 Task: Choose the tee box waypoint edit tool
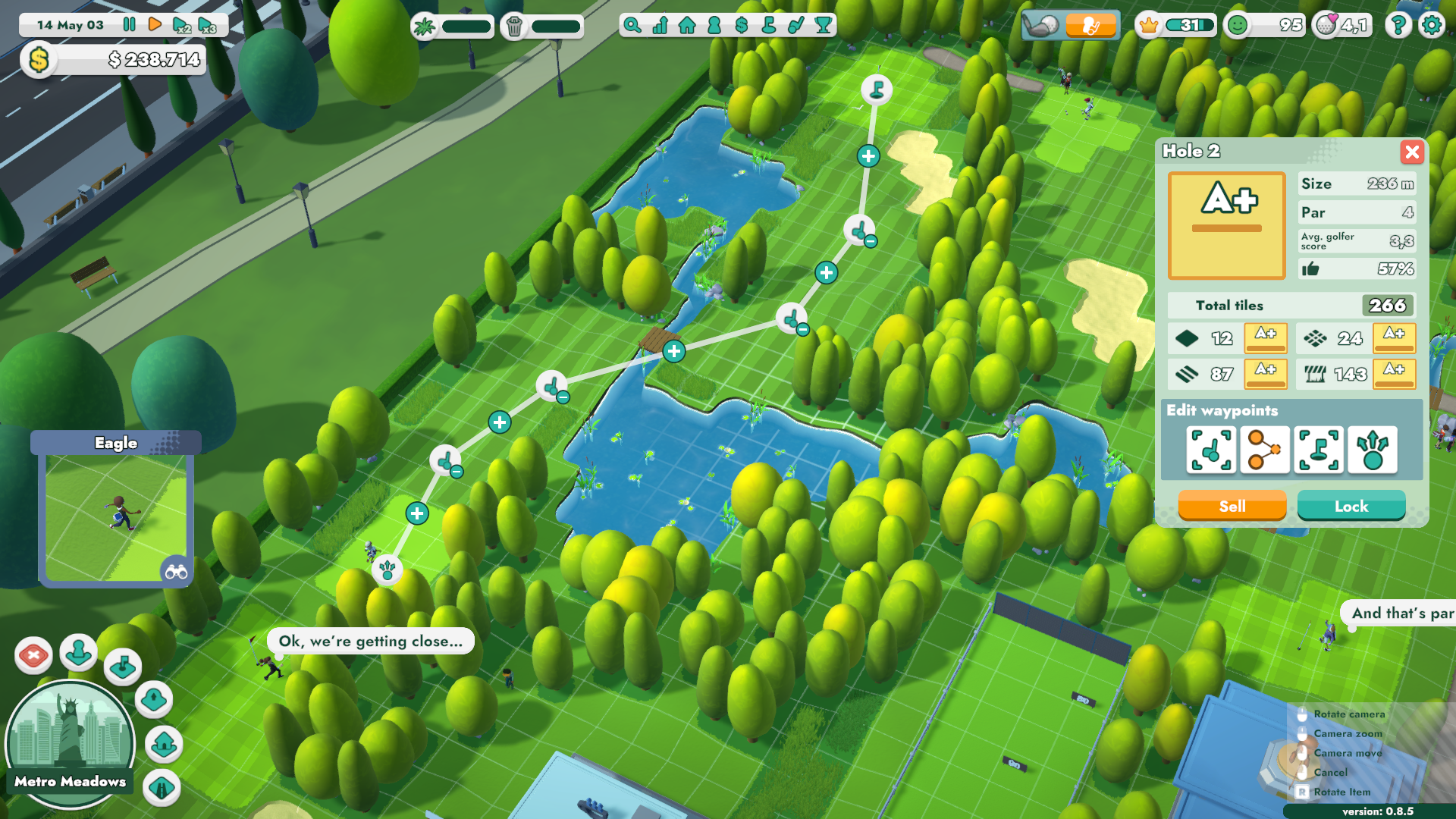1211,450
